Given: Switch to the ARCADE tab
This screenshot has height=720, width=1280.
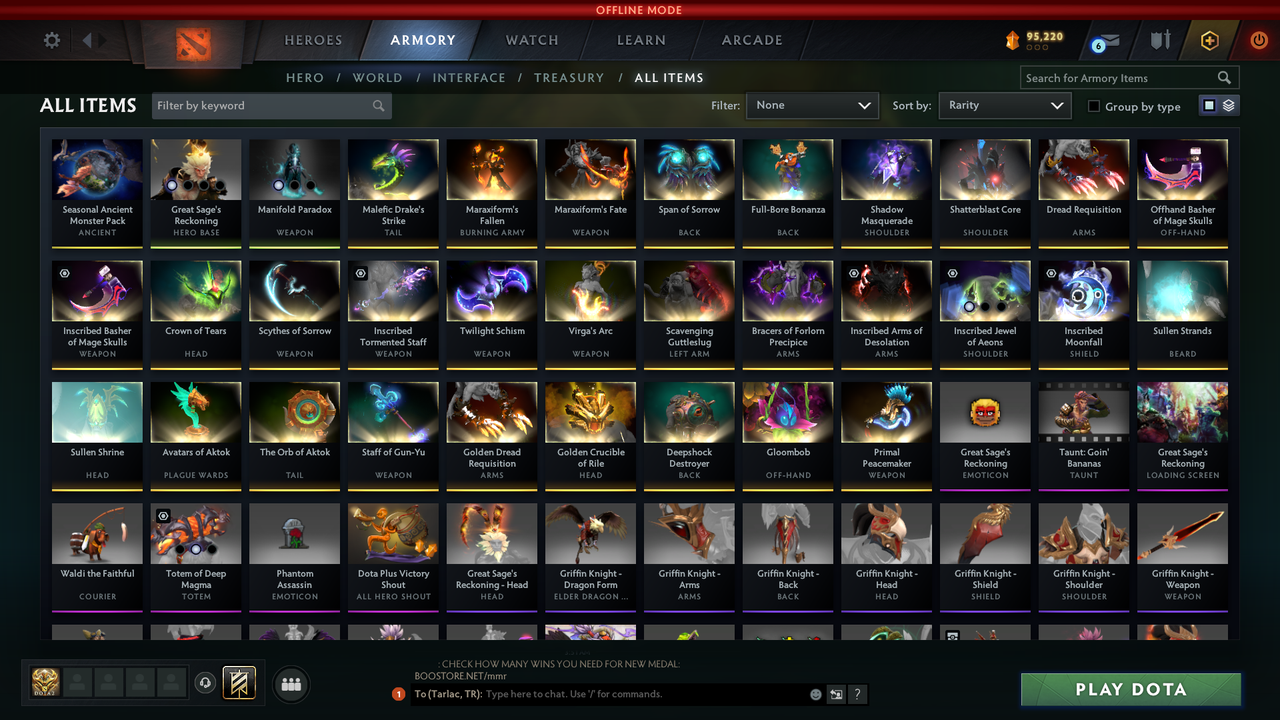Looking at the screenshot, I should [751, 40].
